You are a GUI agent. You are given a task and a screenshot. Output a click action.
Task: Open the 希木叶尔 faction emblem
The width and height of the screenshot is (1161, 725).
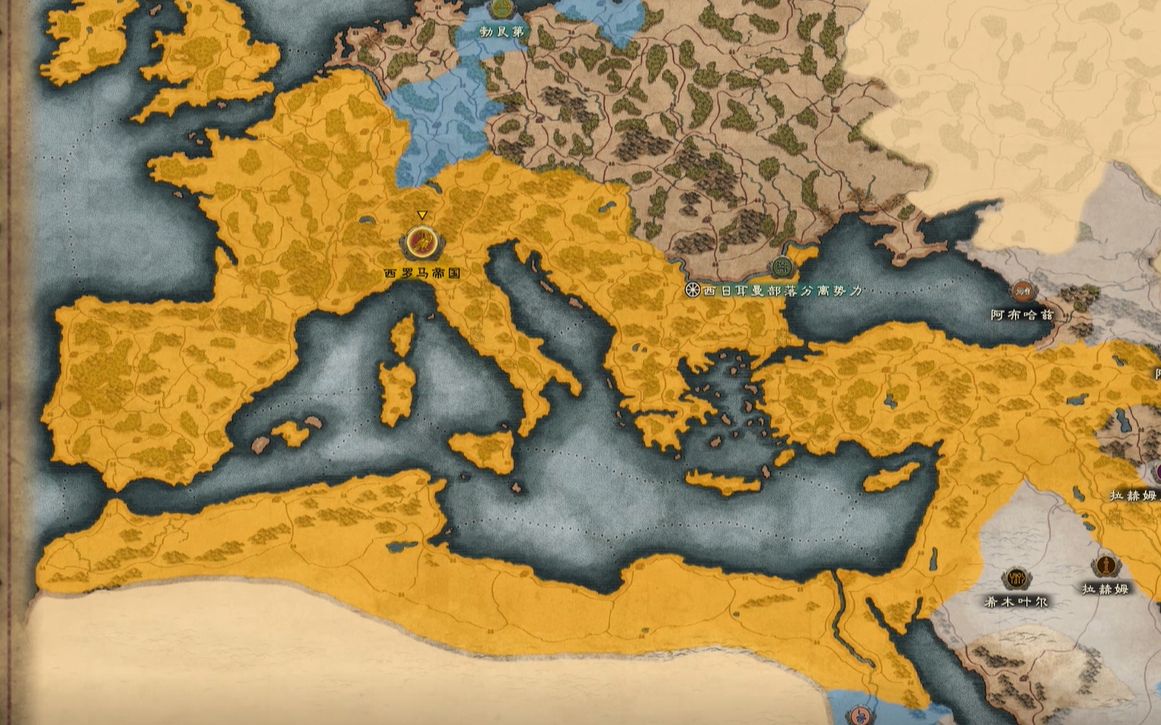(x=1017, y=577)
